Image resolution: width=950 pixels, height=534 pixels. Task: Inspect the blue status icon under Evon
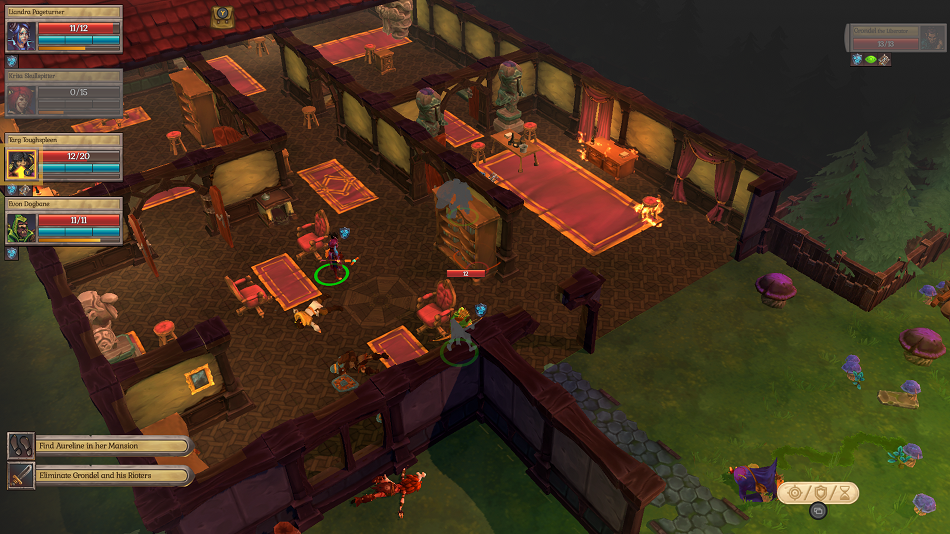(12, 253)
